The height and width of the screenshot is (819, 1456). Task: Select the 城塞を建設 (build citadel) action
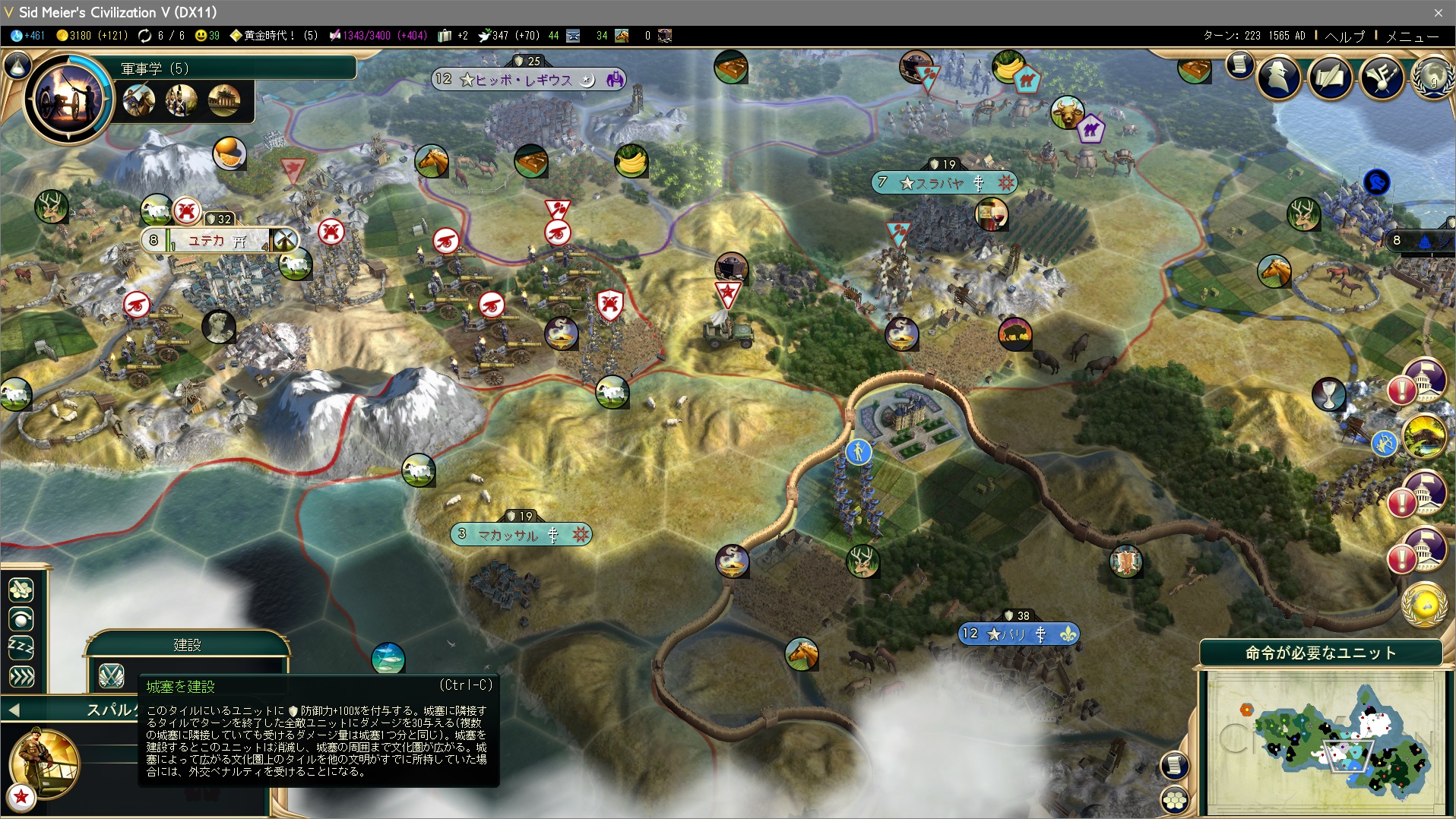pos(111,675)
